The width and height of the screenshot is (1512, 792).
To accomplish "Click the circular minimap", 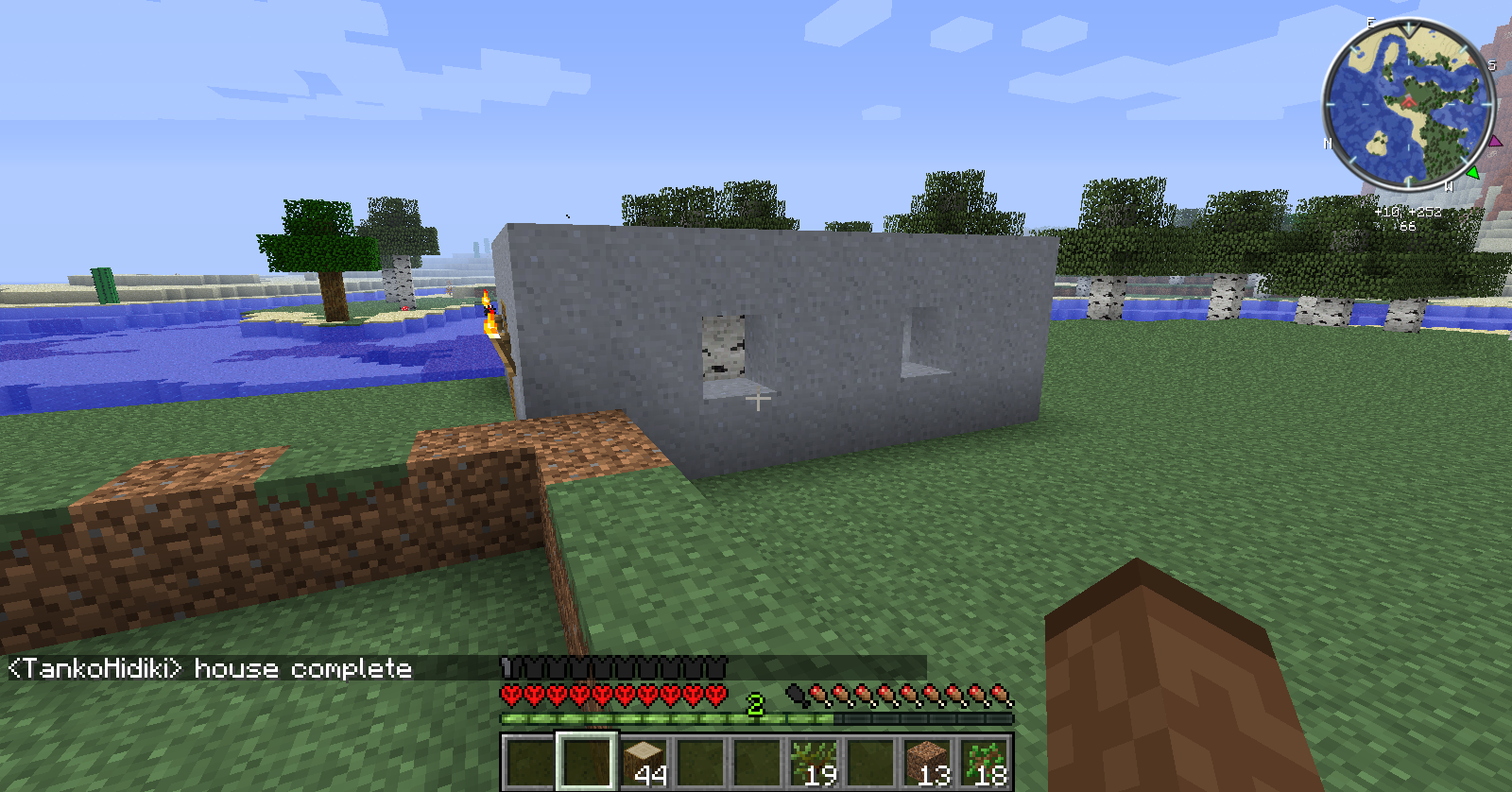I will [1407, 104].
